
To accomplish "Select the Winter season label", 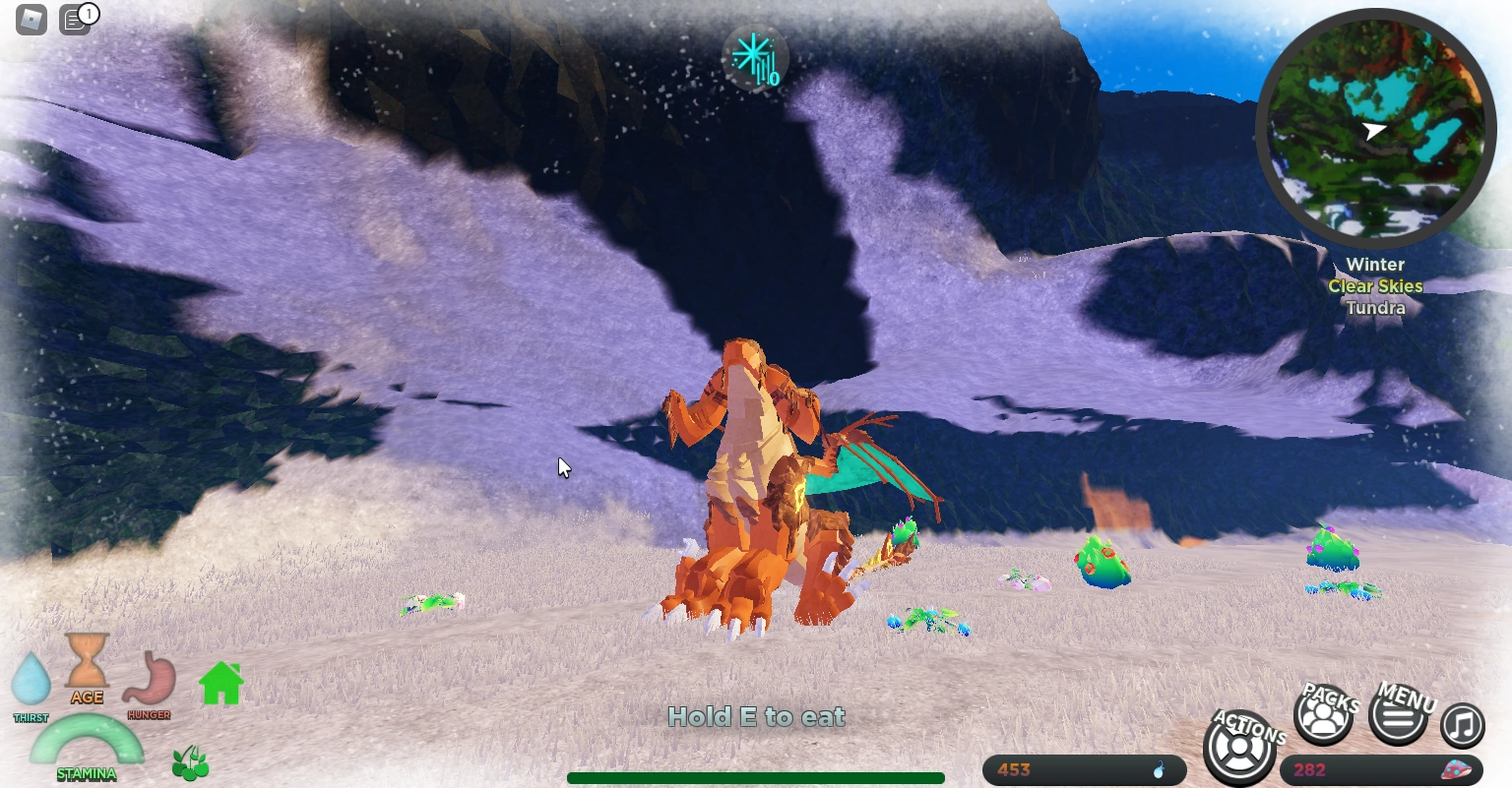I will [x=1375, y=264].
